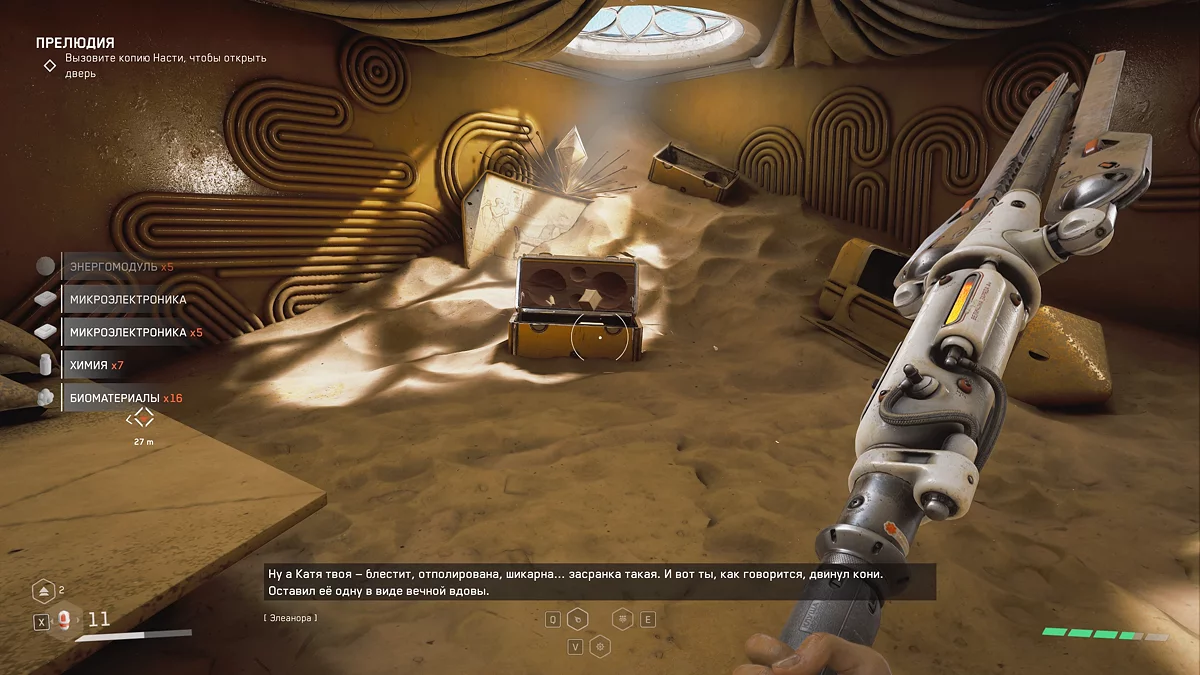Select the Биоматериалы x16 loot entry
Viewport: 1200px width, 675px height.
[x=125, y=398]
